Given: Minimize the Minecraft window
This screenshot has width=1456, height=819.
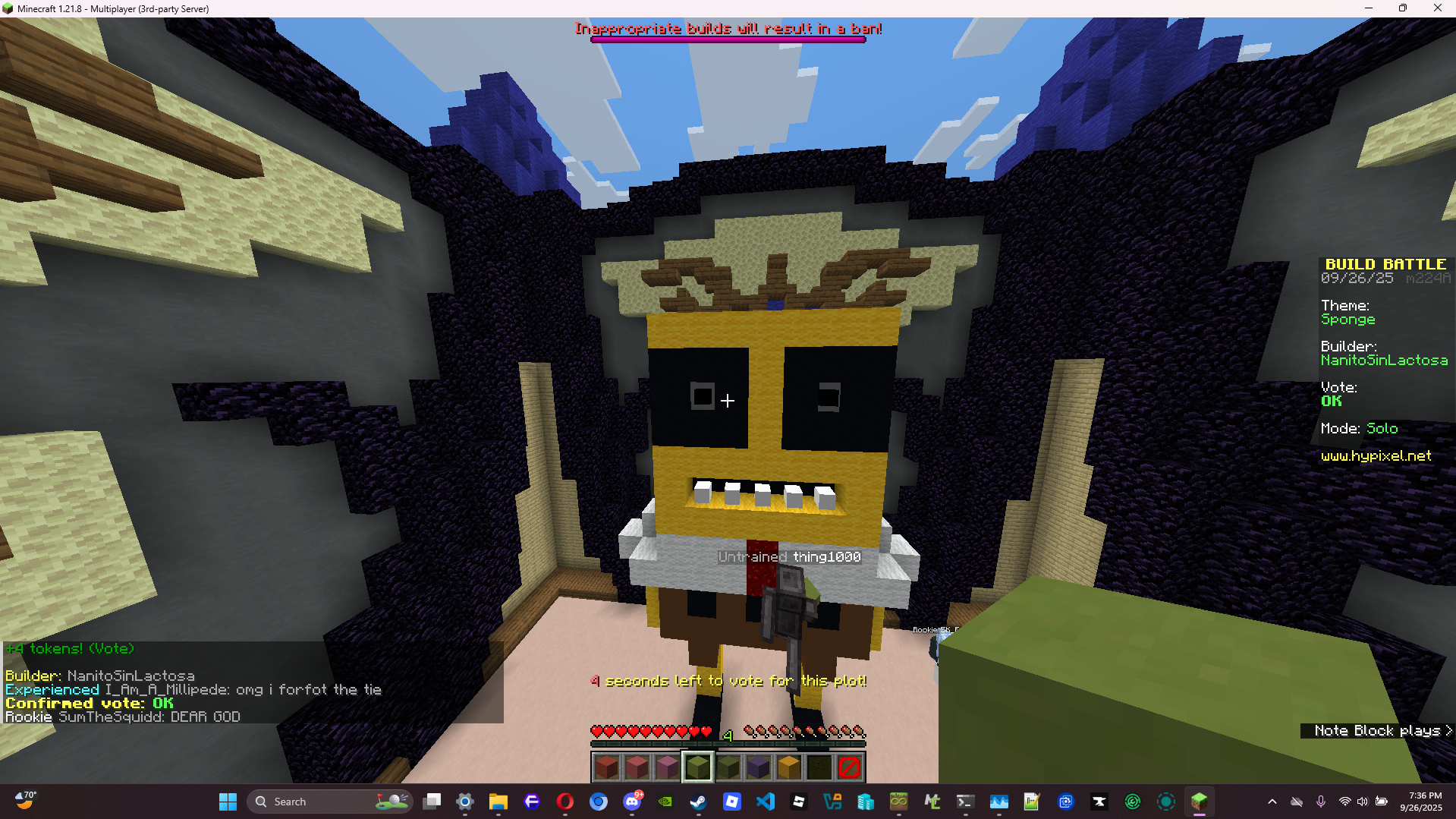Looking at the screenshot, I should pyautogui.click(x=1368, y=8).
